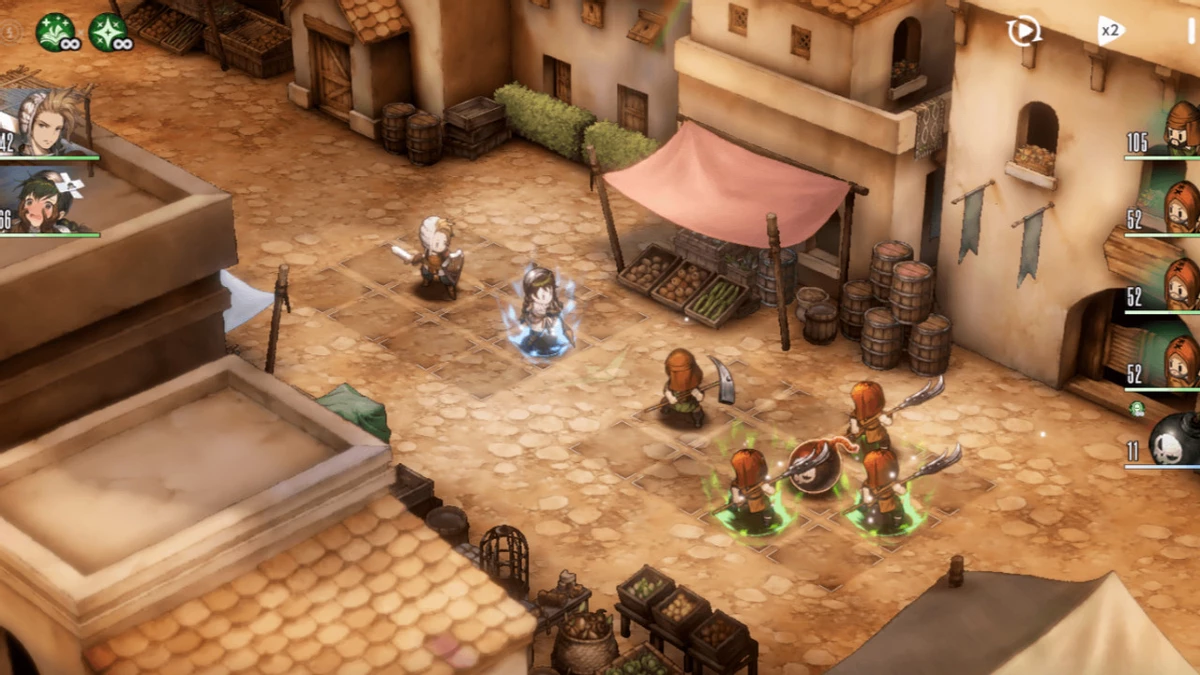Open the pause menu at the top-right edge

click(1190, 30)
